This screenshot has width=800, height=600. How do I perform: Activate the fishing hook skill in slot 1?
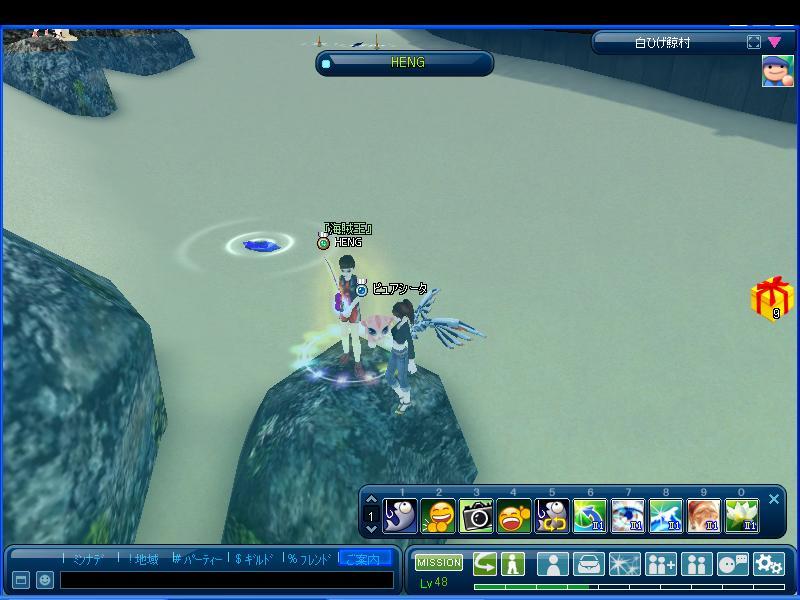pos(400,516)
